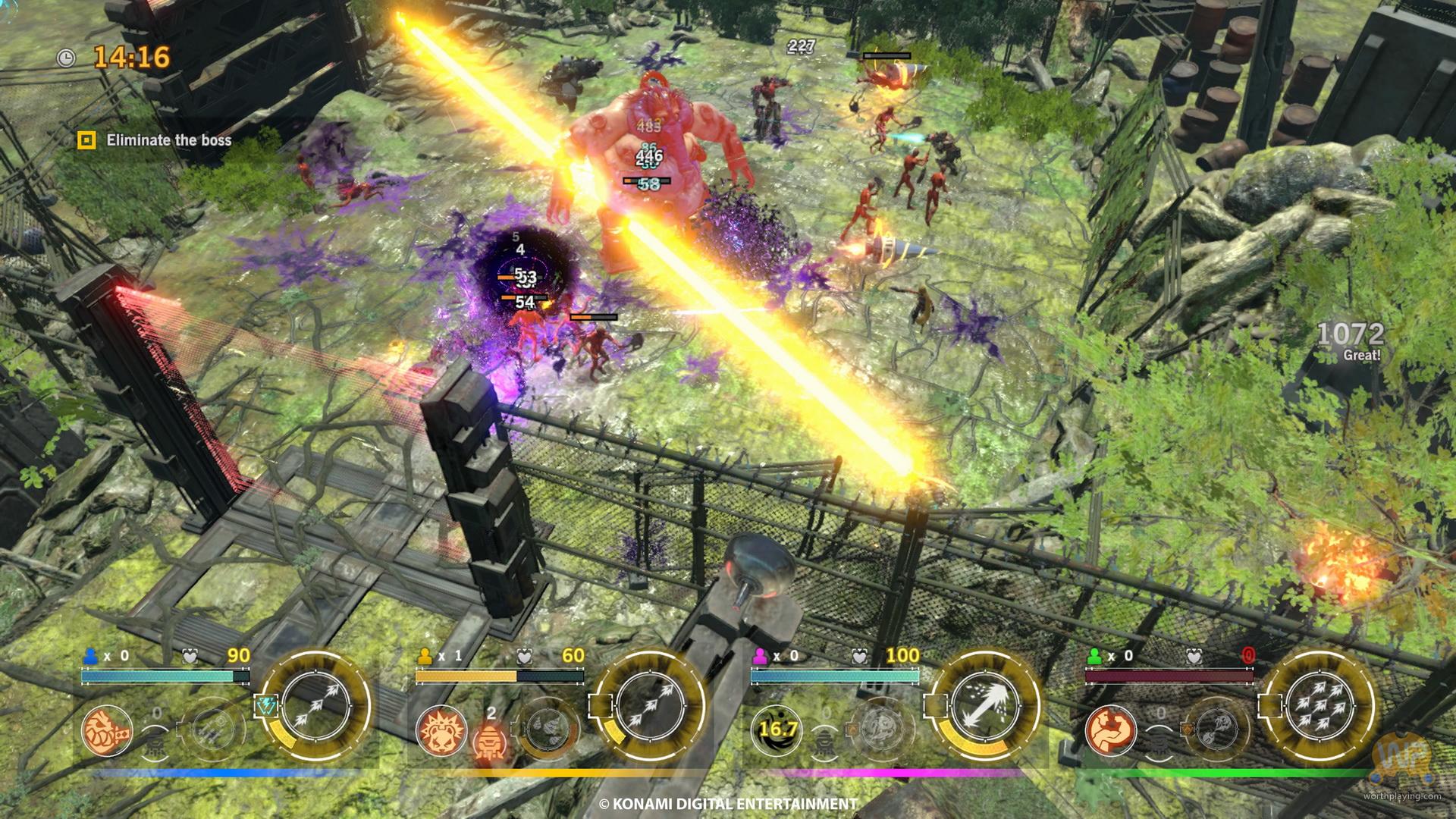Image resolution: width=1456 pixels, height=819 pixels.
Task: Select the 'Eliminate the boss' objective tracker
Action: point(155,140)
